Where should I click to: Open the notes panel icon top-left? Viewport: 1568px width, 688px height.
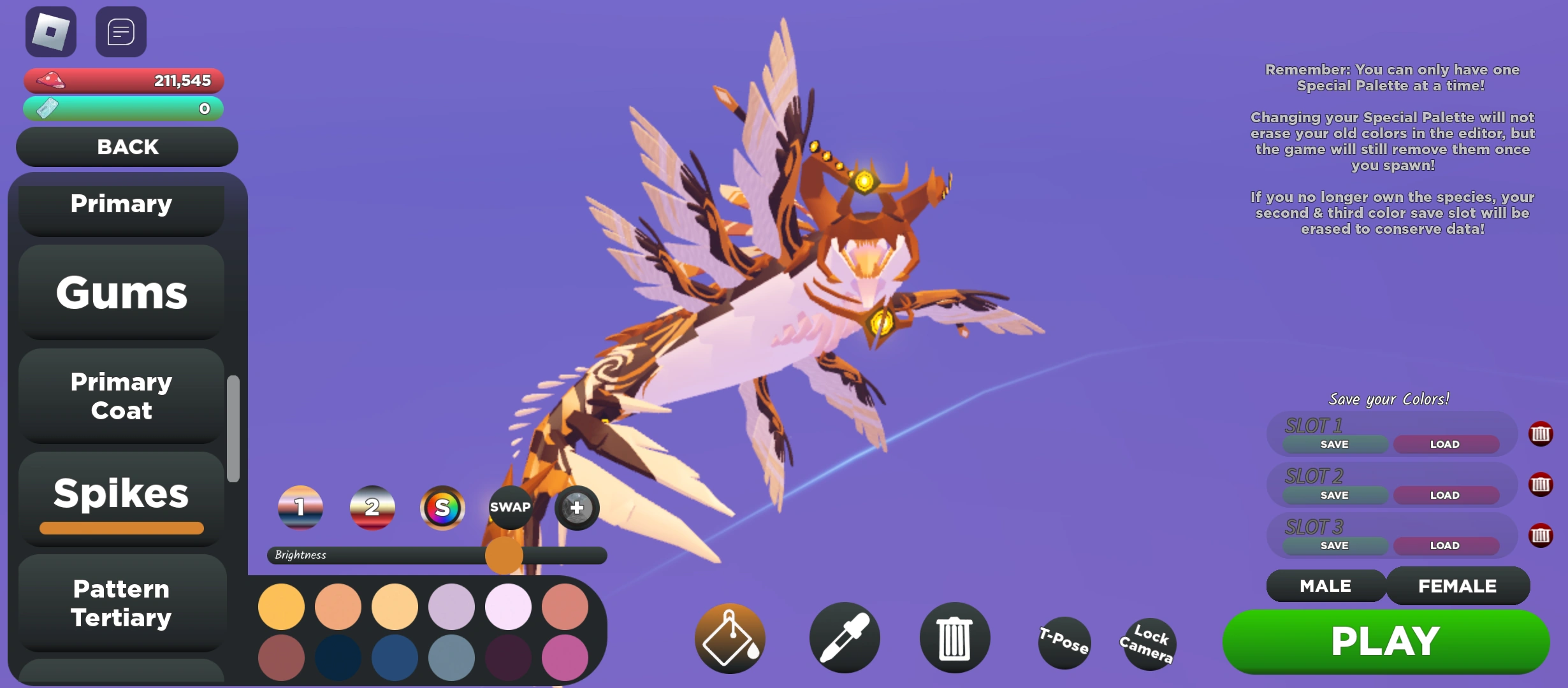point(121,31)
